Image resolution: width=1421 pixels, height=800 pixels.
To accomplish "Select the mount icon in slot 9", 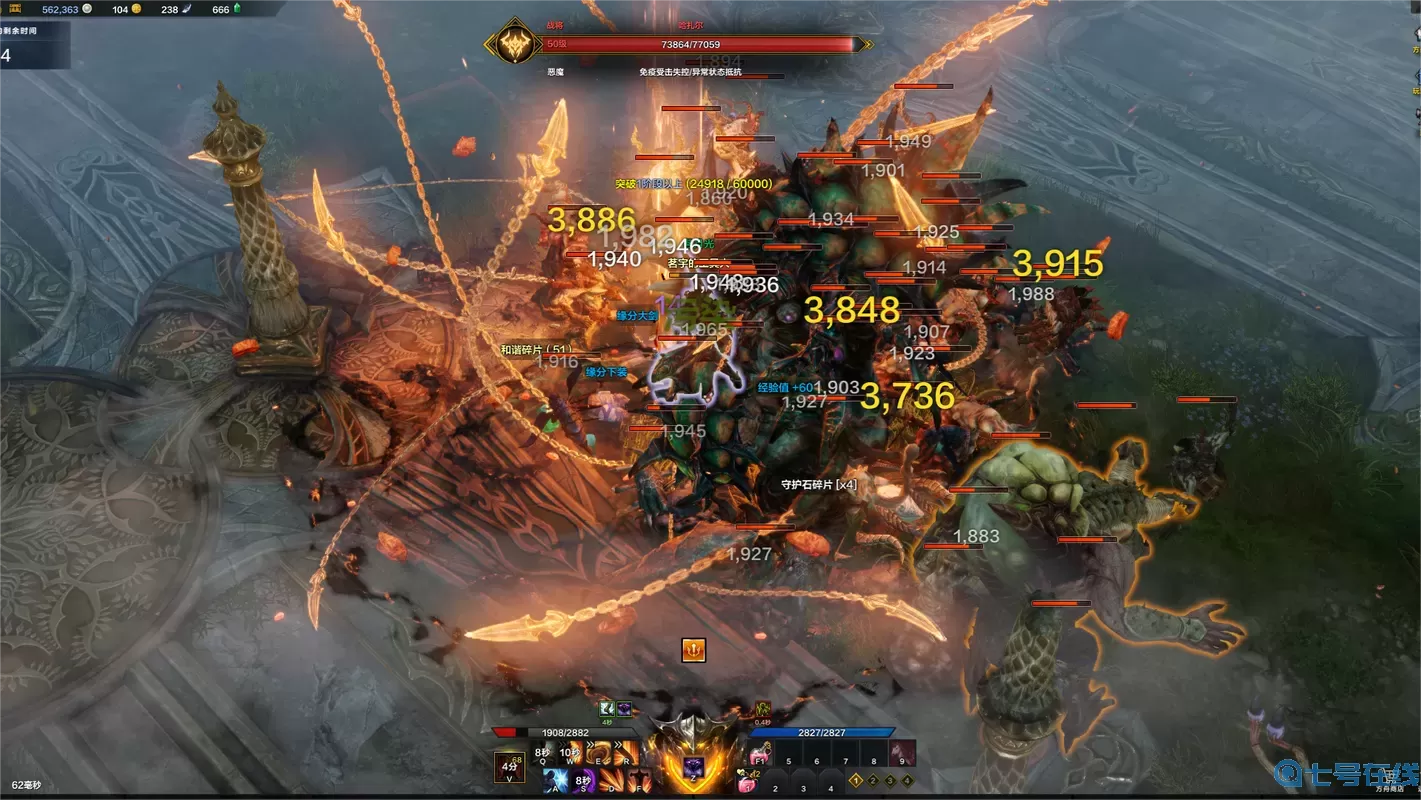I will (x=902, y=754).
